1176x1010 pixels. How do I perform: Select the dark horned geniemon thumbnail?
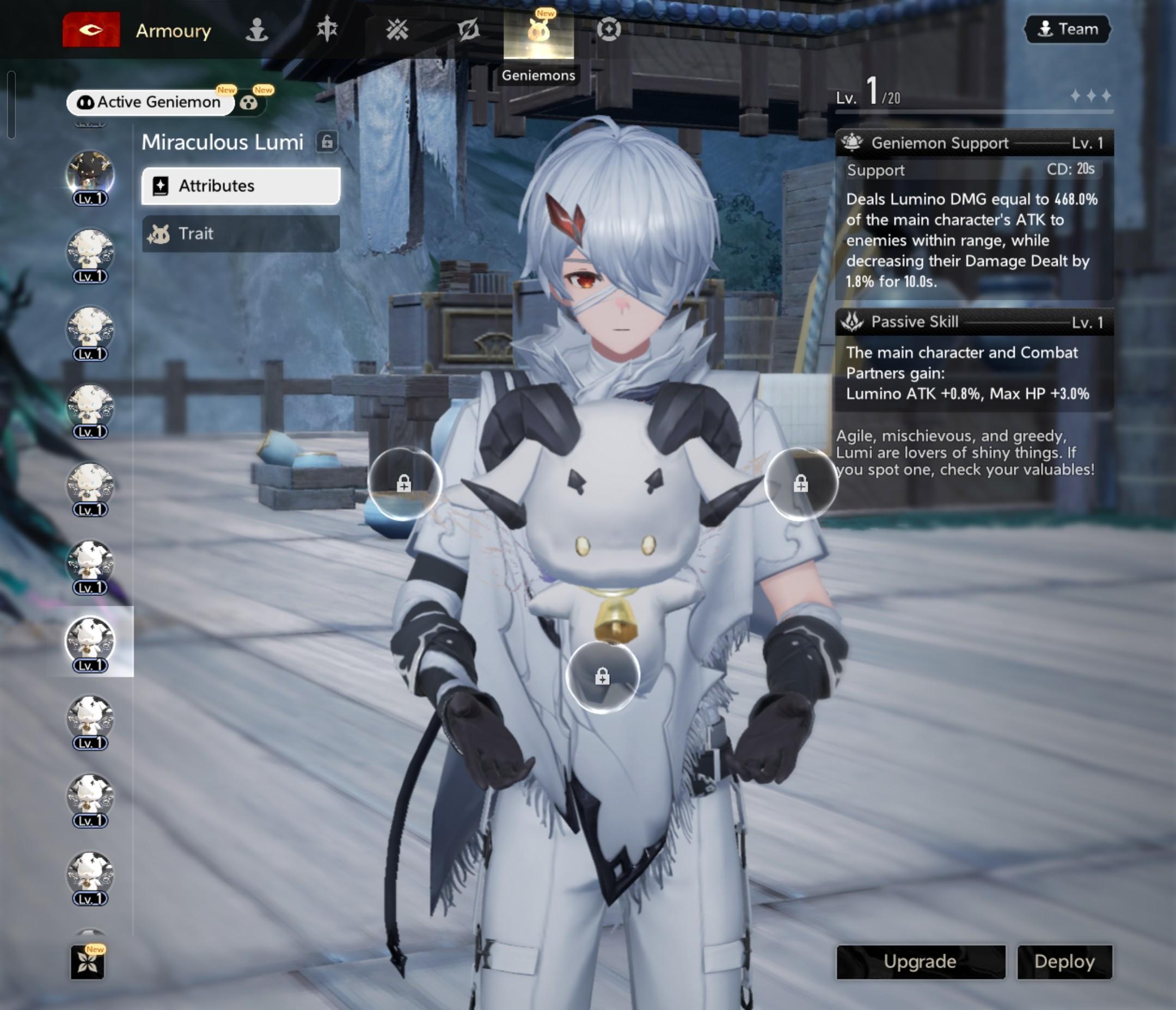coord(90,173)
